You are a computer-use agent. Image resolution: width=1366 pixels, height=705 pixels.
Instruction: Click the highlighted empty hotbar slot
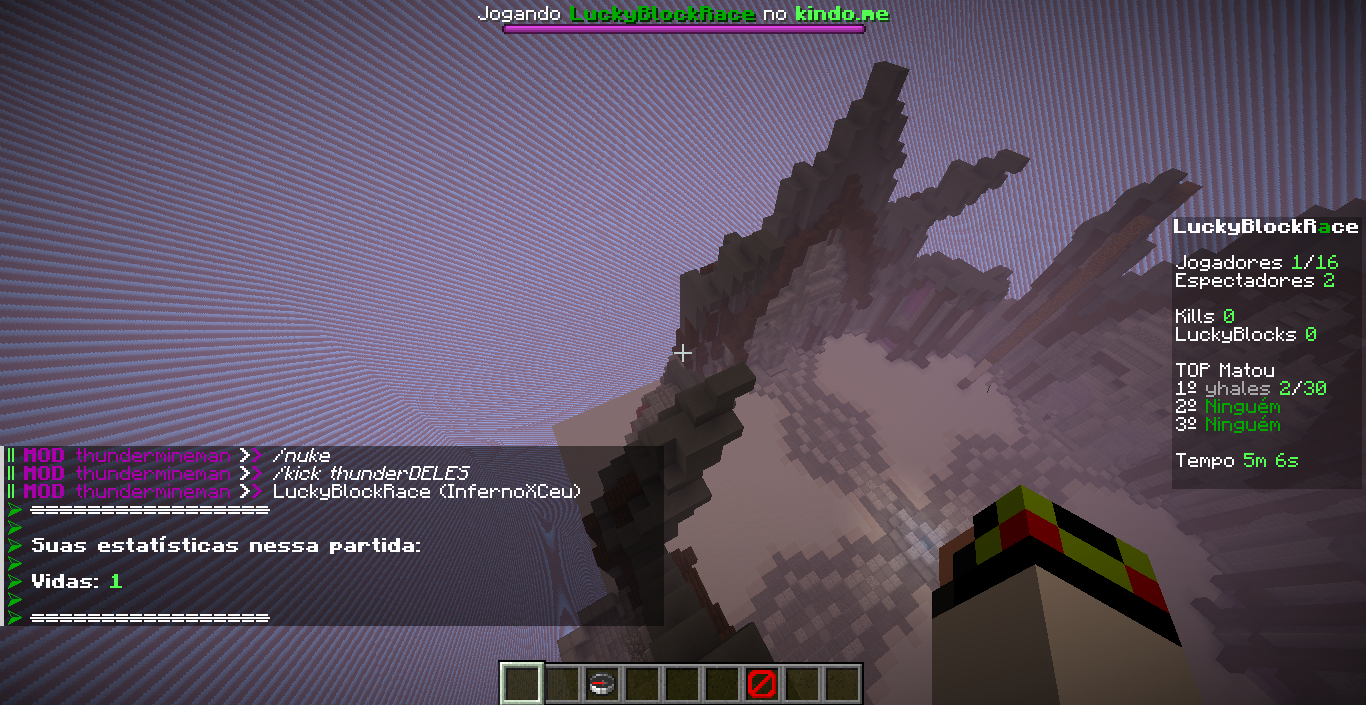[x=521, y=684]
